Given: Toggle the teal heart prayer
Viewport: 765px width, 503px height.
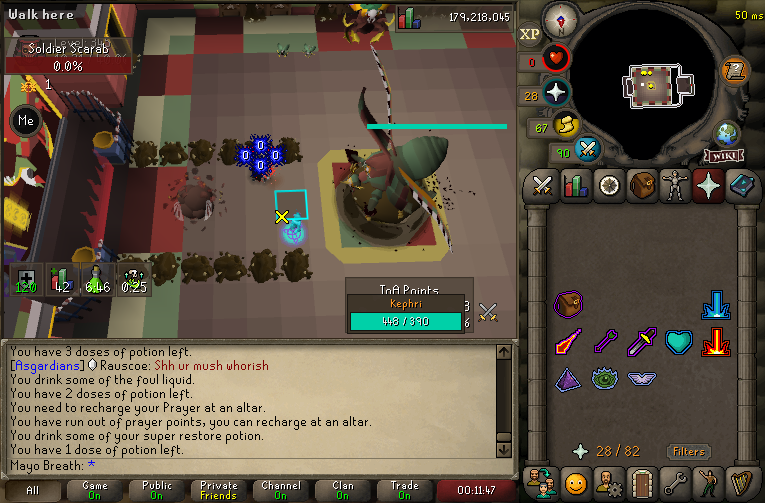Looking at the screenshot, I should pyautogui.click(x=679, y=343).
